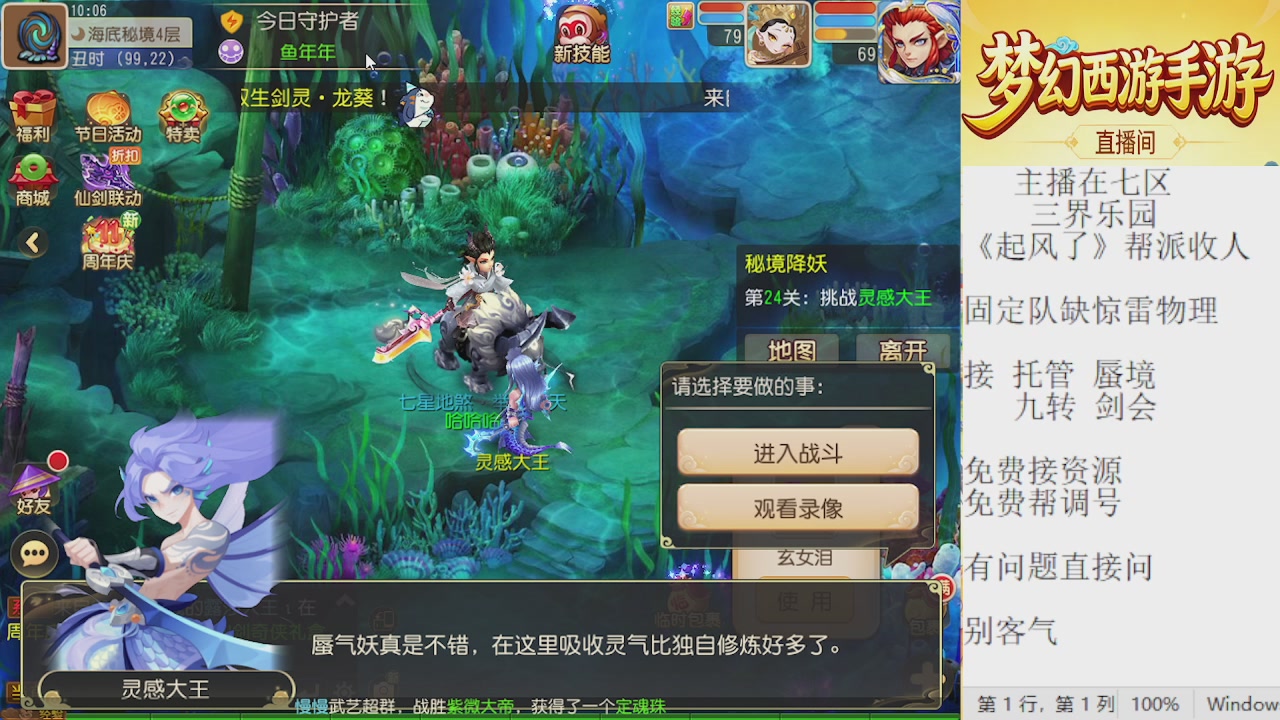
Task: Click the player avatar in top-left corner
Action: point(36,36)
